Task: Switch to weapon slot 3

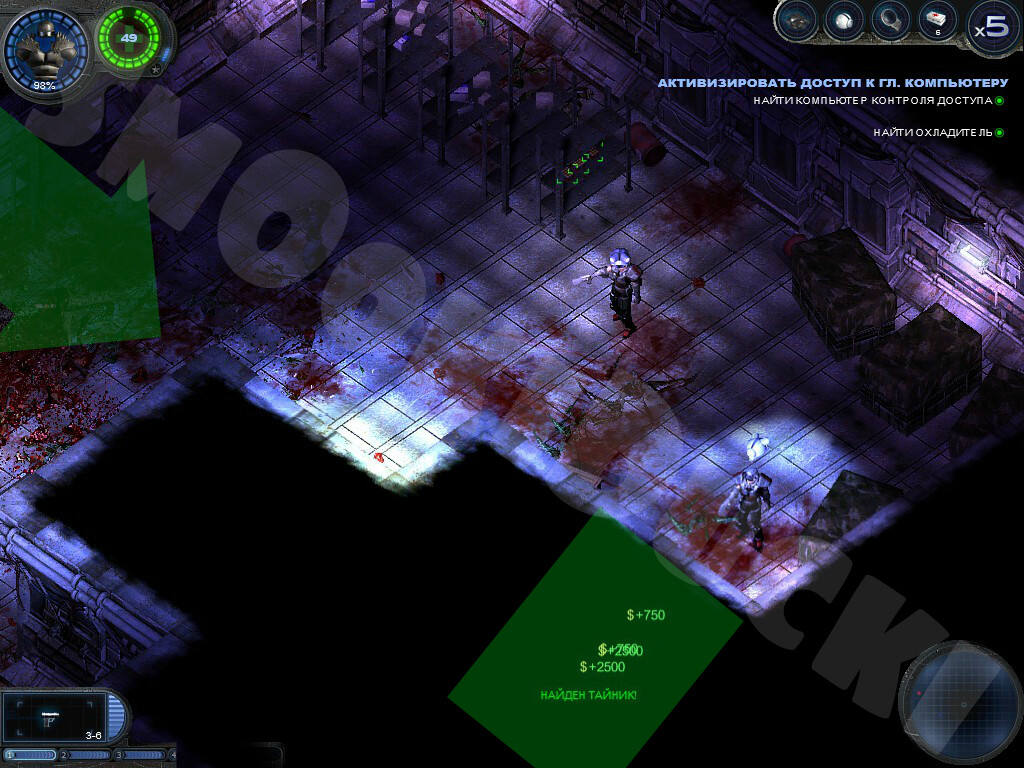Action: point(141,755)
